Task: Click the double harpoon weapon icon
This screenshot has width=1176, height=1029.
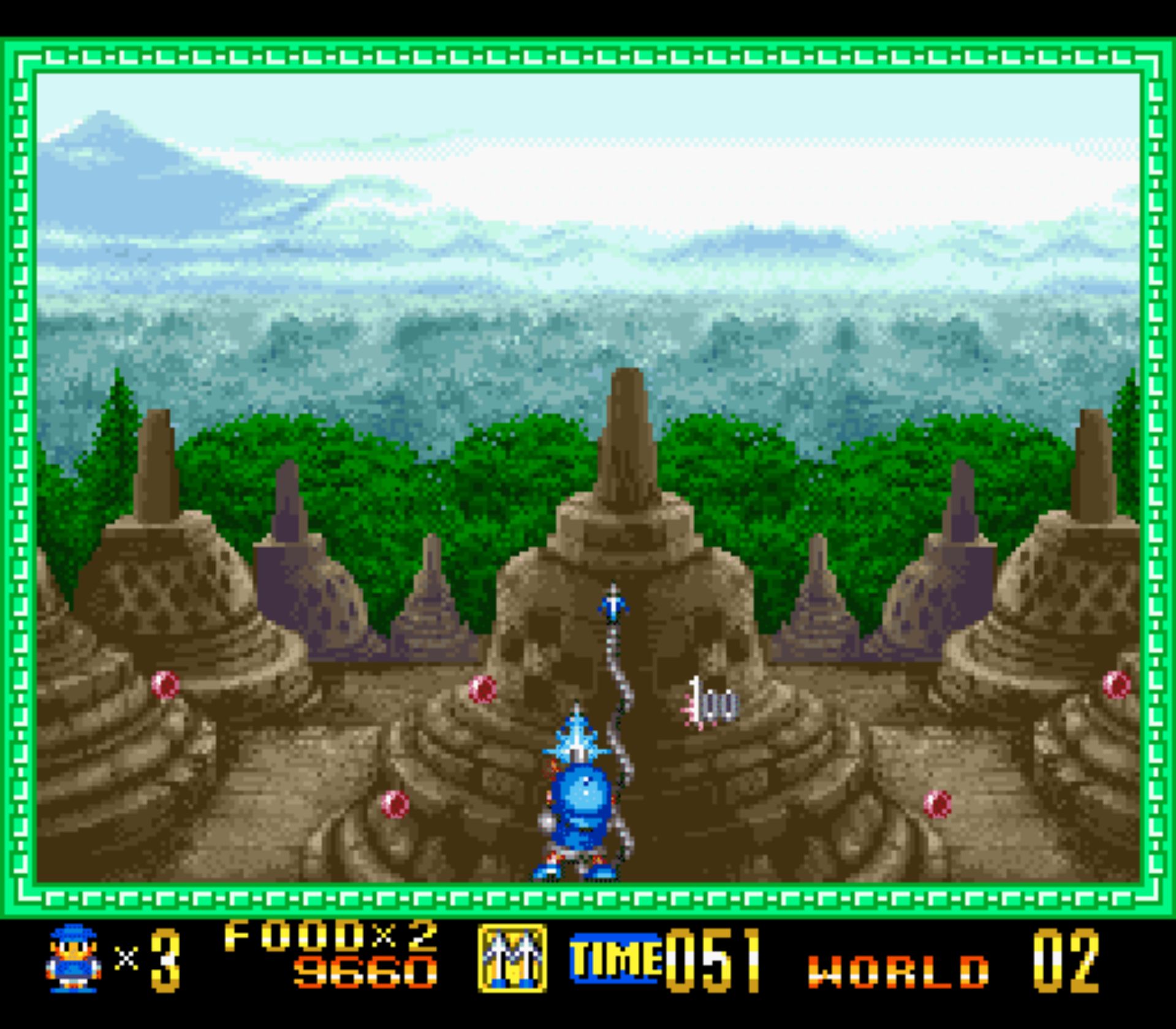Action: pos(512,959)
